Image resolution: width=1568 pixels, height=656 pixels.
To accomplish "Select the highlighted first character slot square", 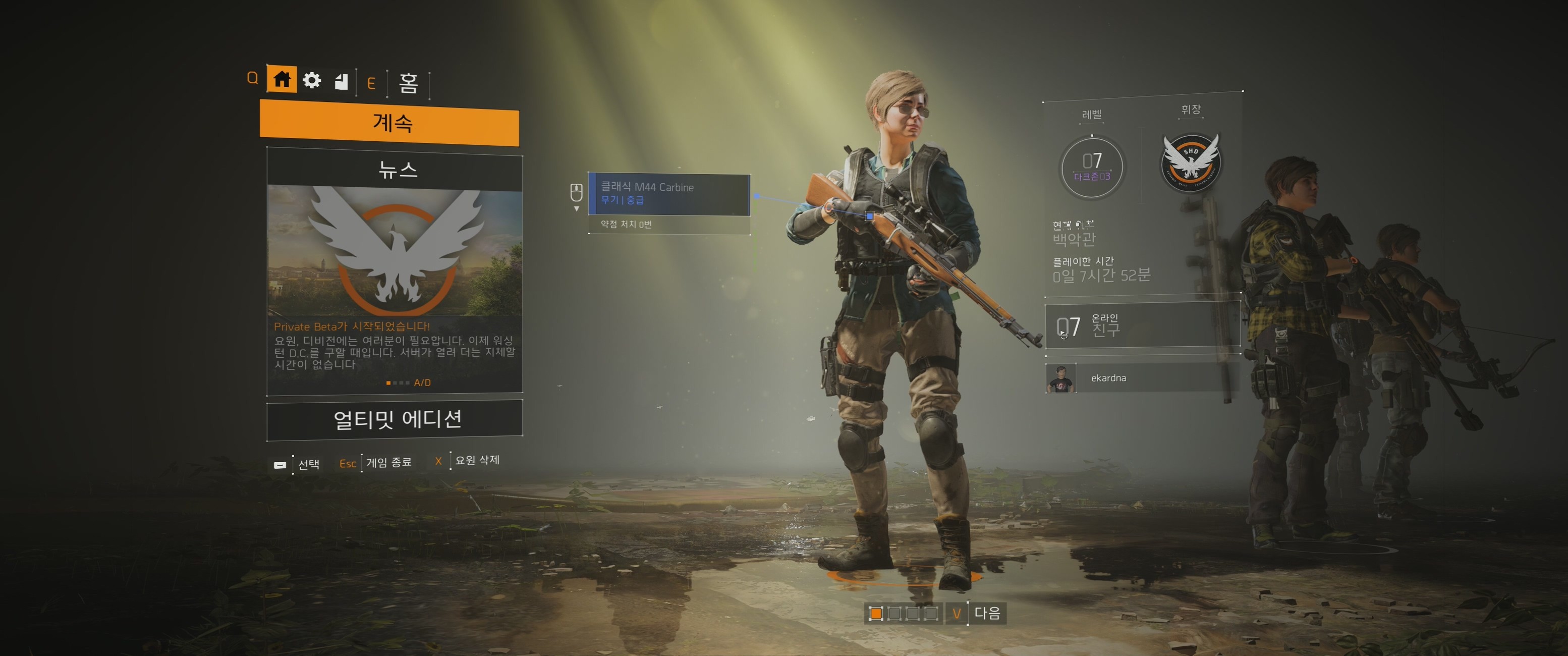I will point(876,614).
